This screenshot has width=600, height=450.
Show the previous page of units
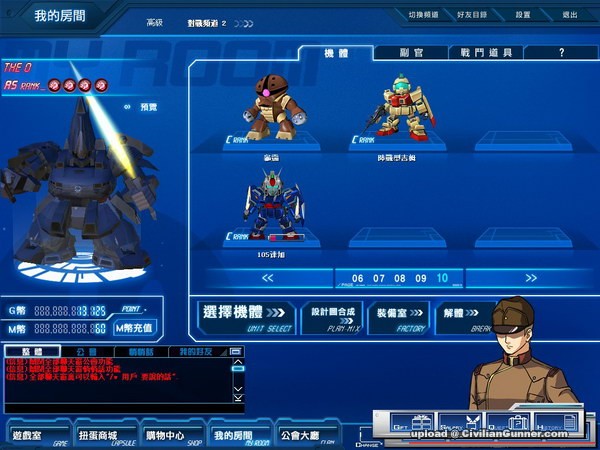[252, 277]
